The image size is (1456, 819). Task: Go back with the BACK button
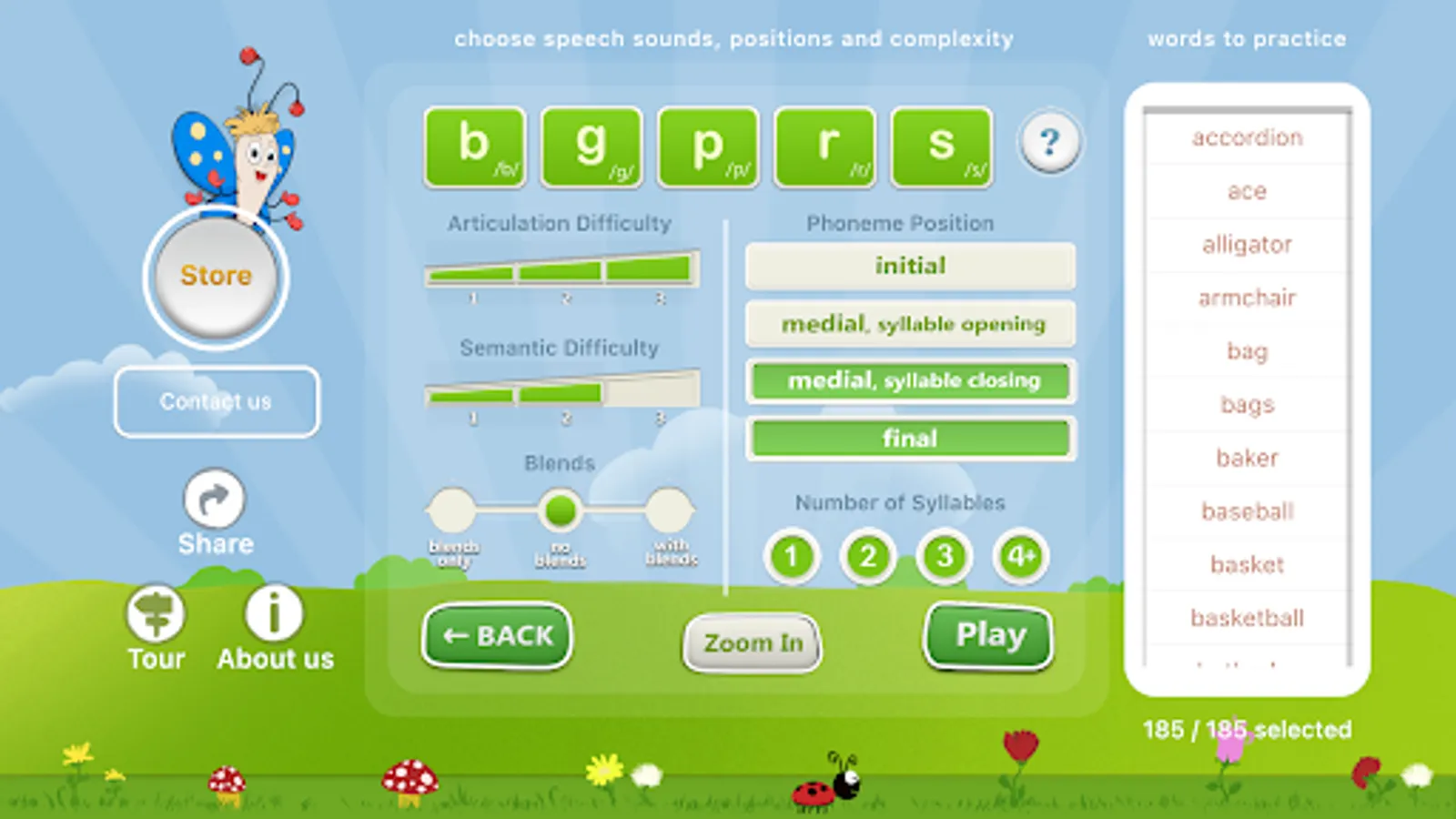497,636
